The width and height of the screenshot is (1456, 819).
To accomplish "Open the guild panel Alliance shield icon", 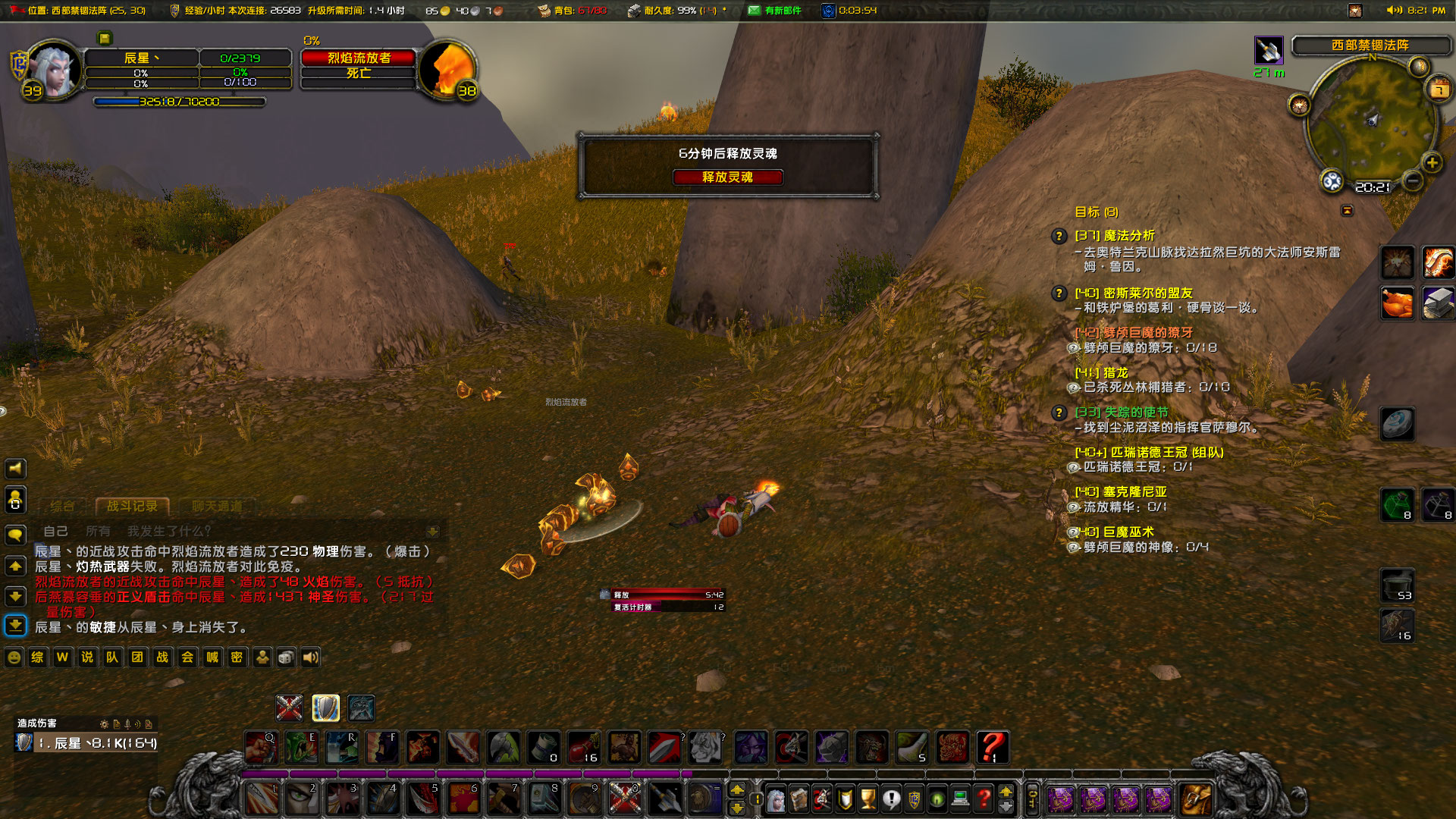I will click(915, 798).
